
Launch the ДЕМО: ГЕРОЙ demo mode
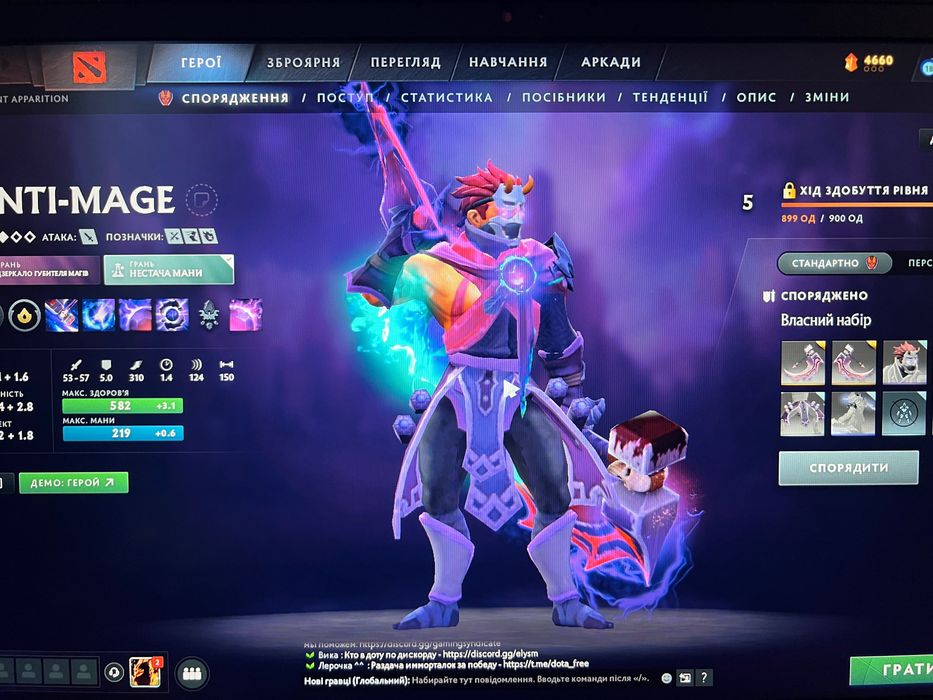[73, 483]
